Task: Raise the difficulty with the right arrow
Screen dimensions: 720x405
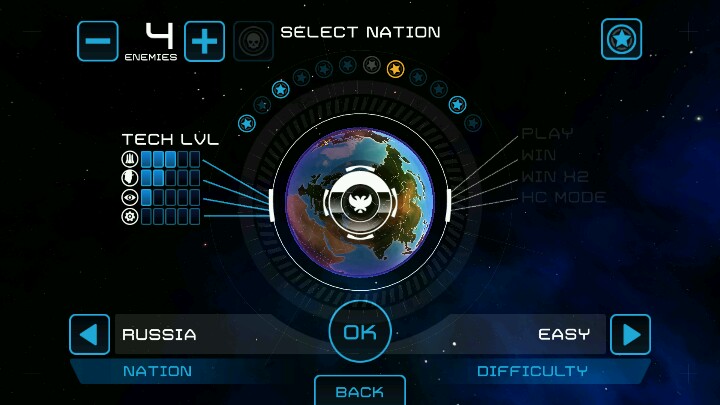Action: [630, 334]
